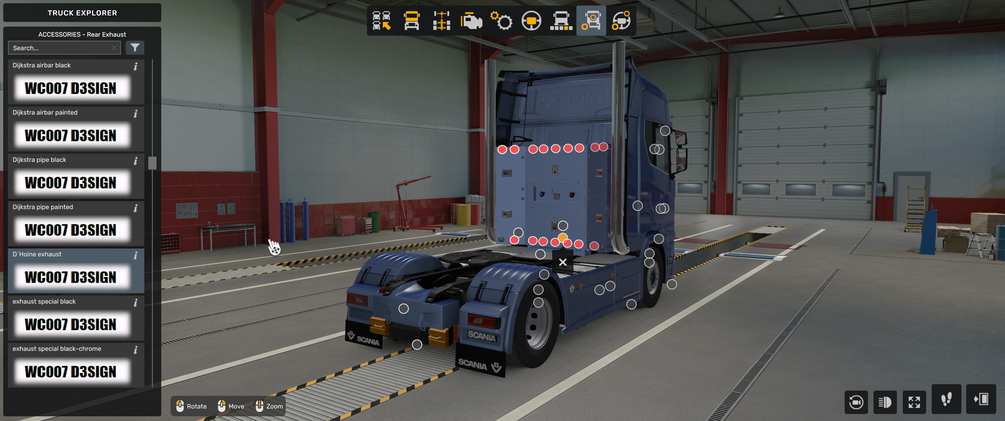The height and width of the screenshot is (421, 1005).
Task: Open the Truck Explorer panel header
Action: pos(82,13)
